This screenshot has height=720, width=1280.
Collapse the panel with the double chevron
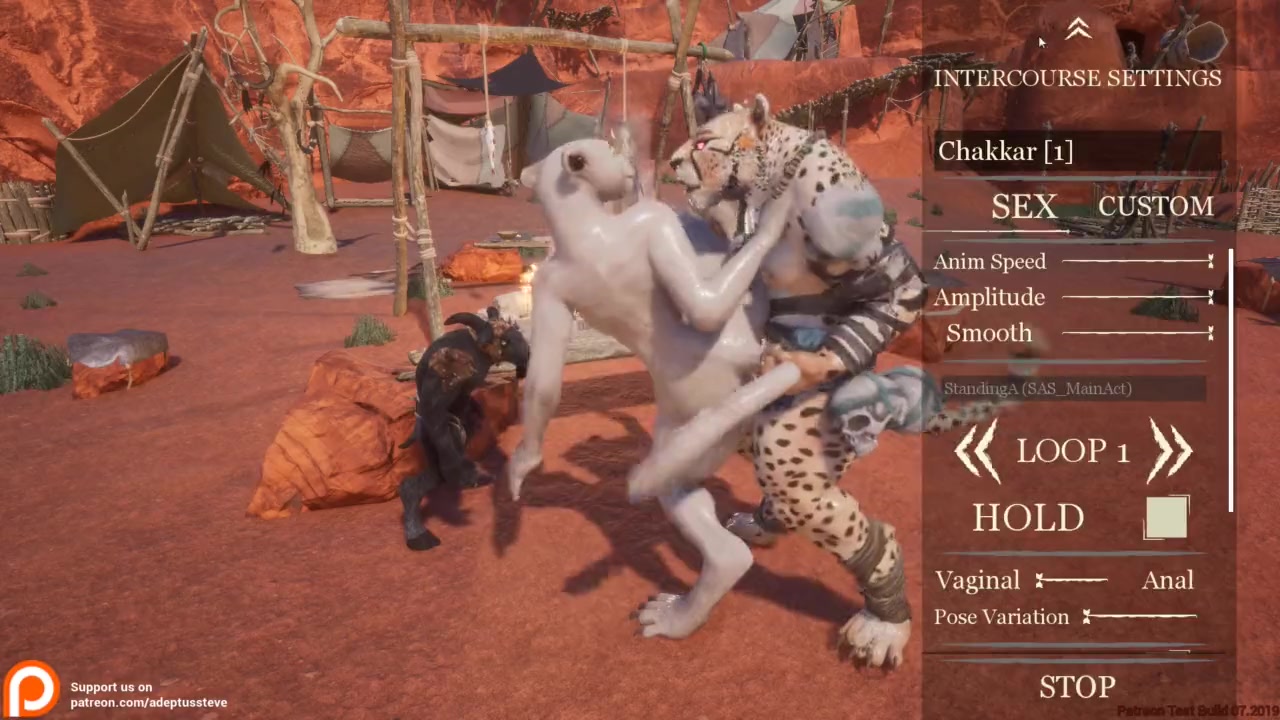[x=1078, y=30]
